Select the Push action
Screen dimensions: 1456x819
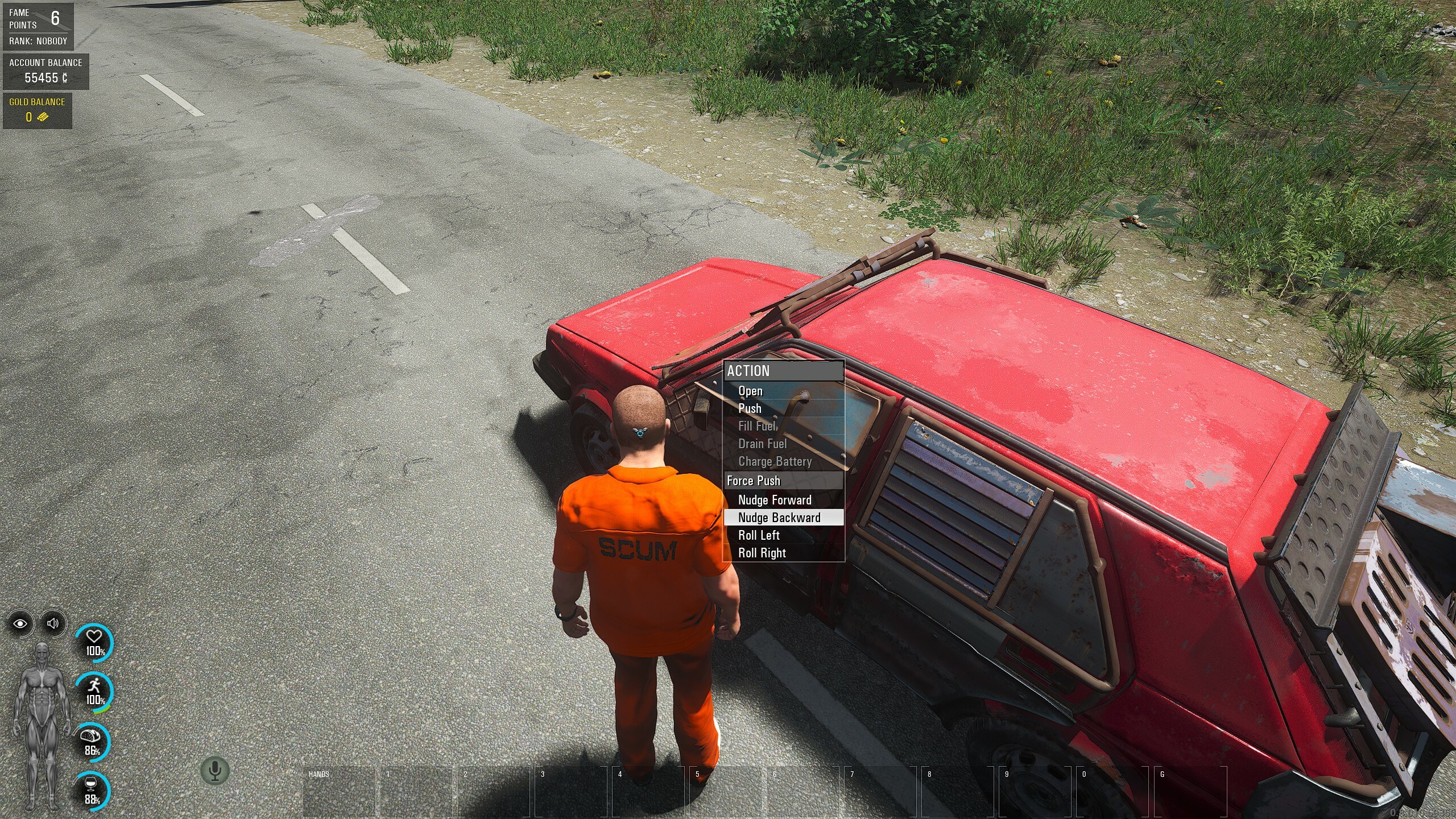click(750, 408)
